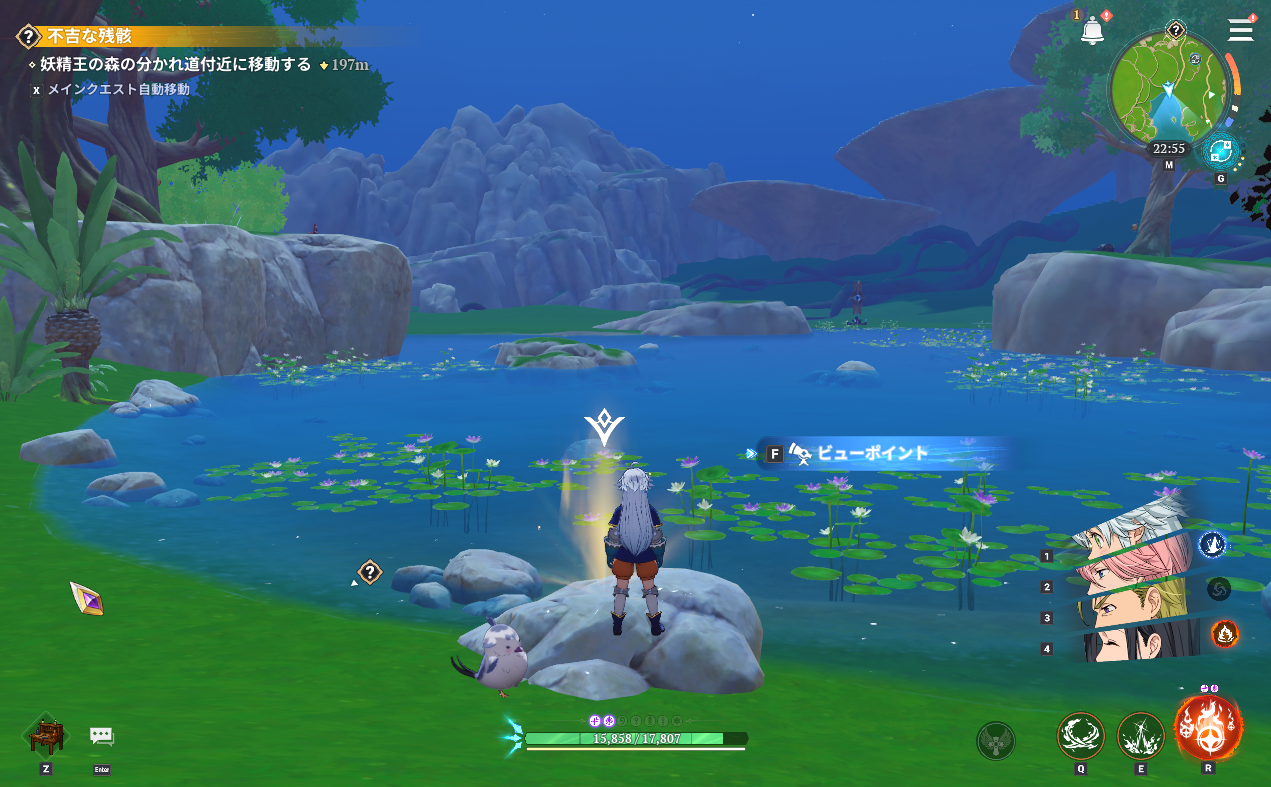Viewport: 1271px width, 787px height.
Task: Activate the winged cross skill icon
Action: click(x=995, y=740)
